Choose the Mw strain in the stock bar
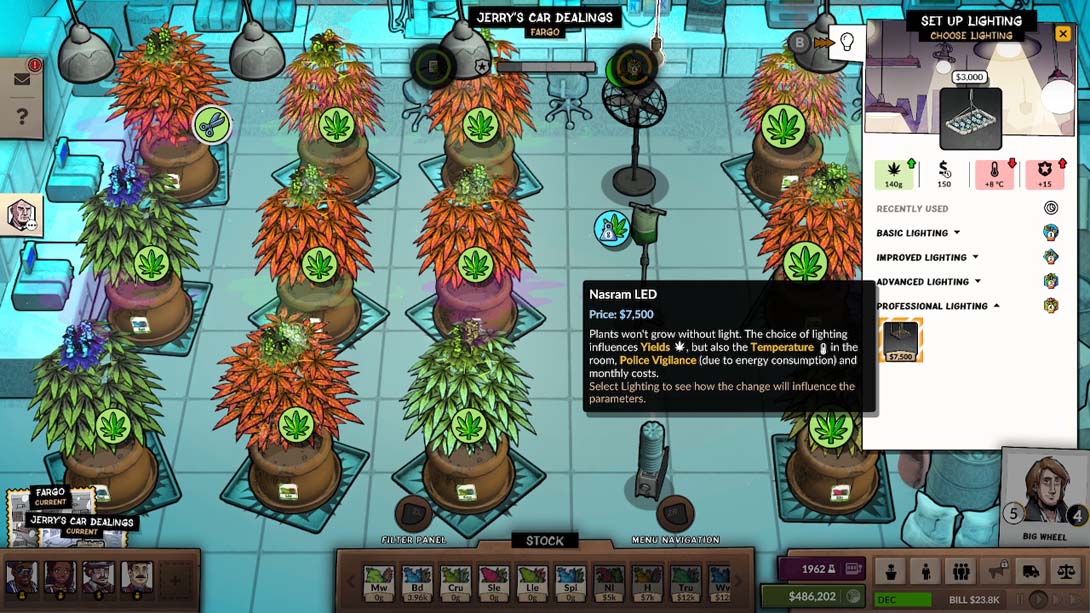 (379, 579)
